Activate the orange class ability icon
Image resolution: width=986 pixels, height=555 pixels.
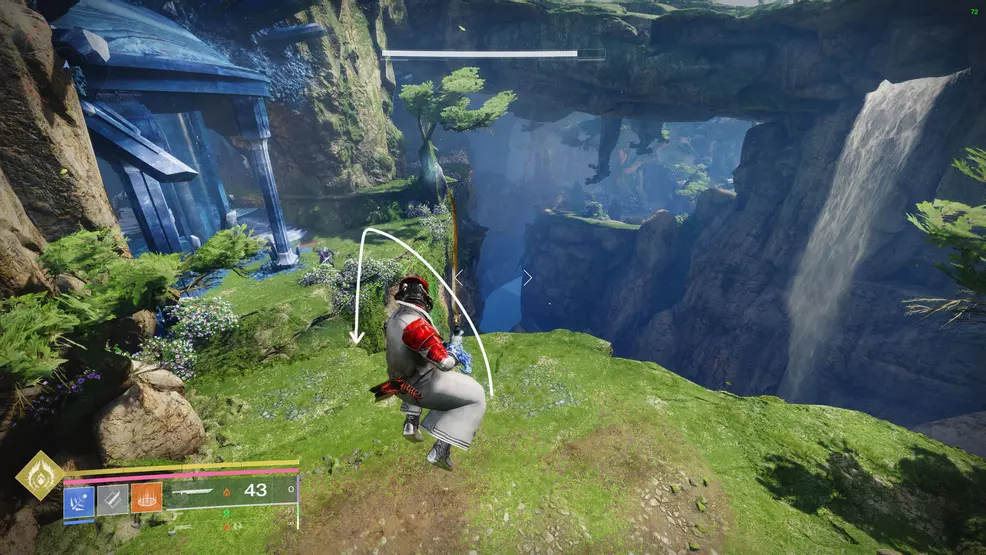[146, 499]
